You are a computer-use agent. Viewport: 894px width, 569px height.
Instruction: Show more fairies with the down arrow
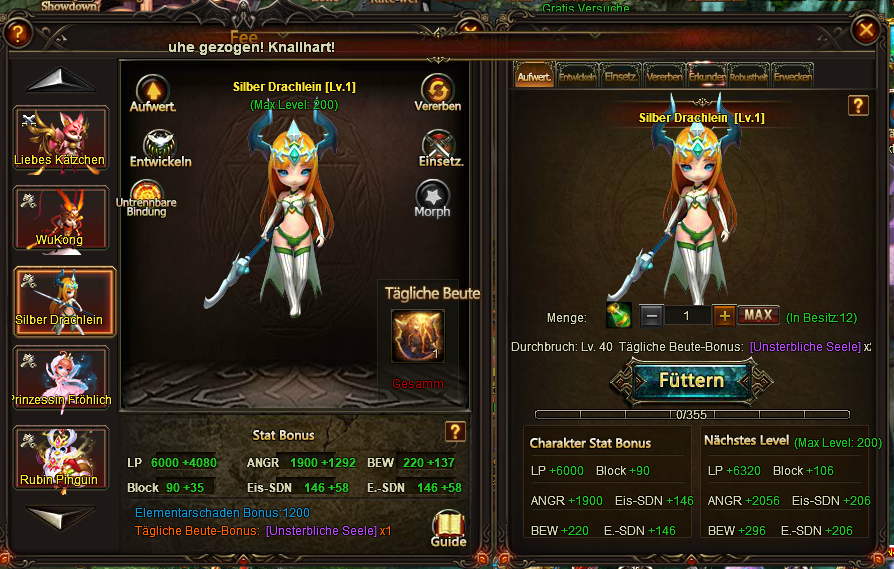(x=60, y=514)
